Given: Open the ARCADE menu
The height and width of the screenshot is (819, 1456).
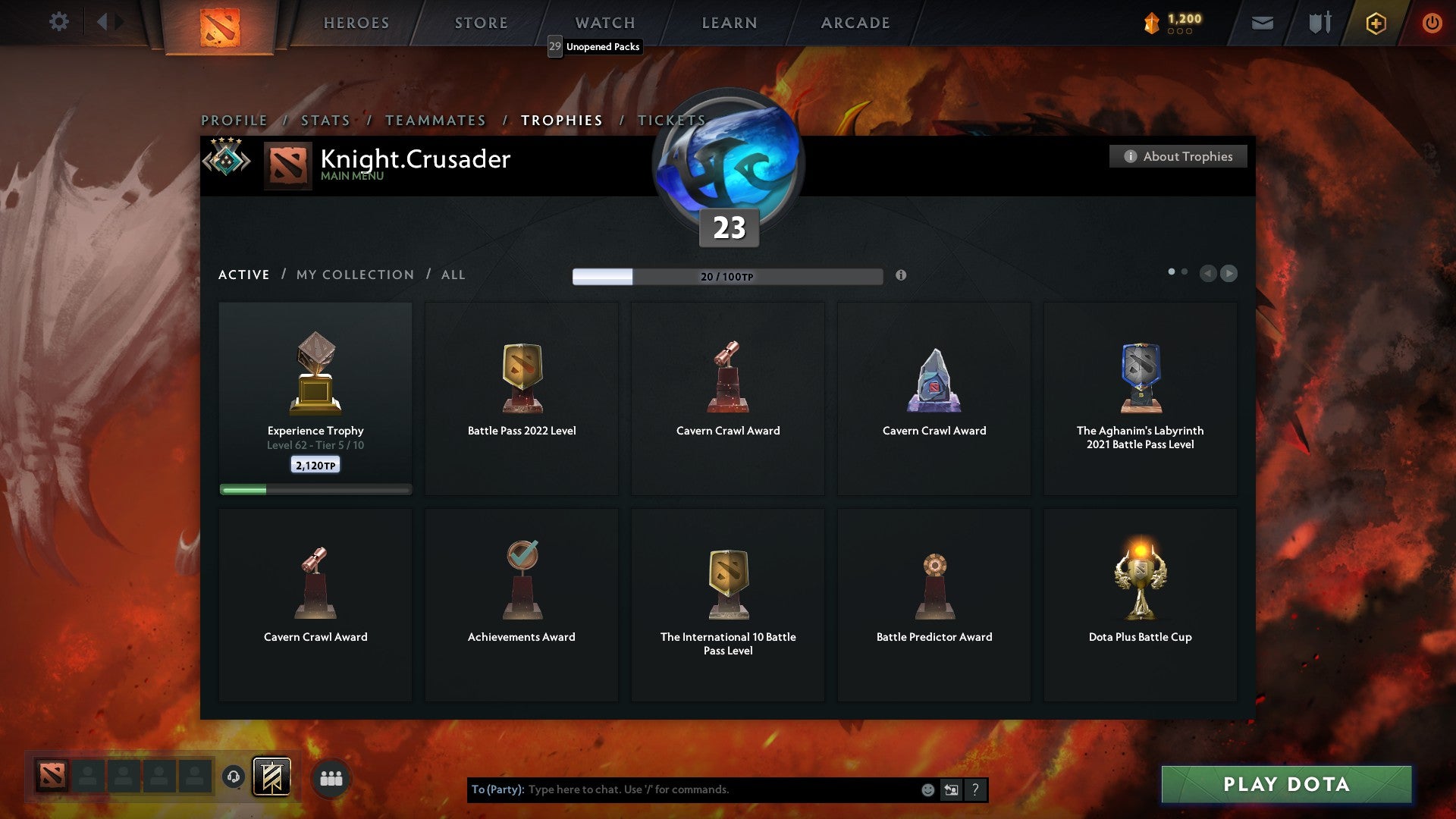Looking at the screenshot, I should (x=854, y=23).
